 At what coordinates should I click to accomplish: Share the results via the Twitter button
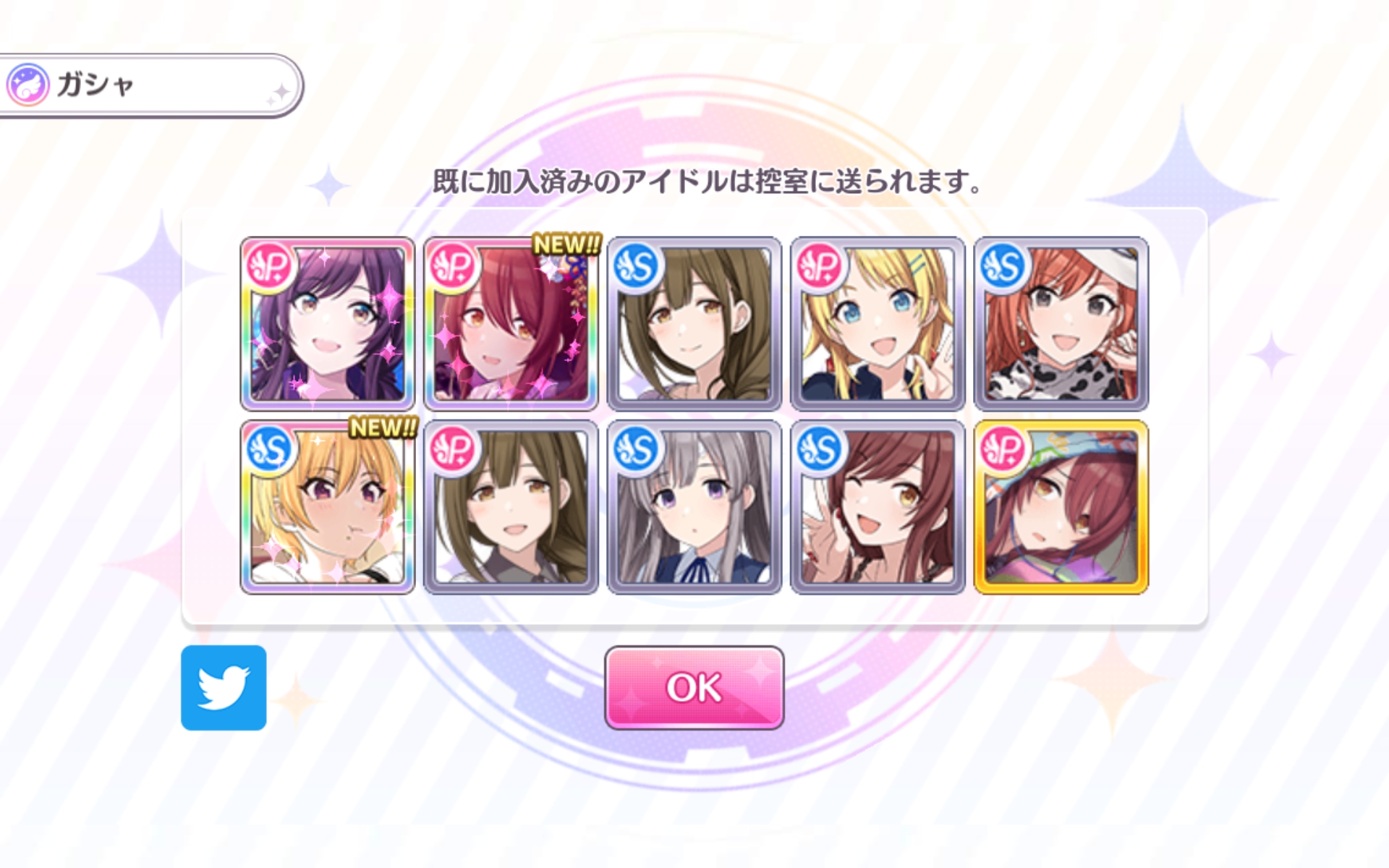[x=224, y=687]
